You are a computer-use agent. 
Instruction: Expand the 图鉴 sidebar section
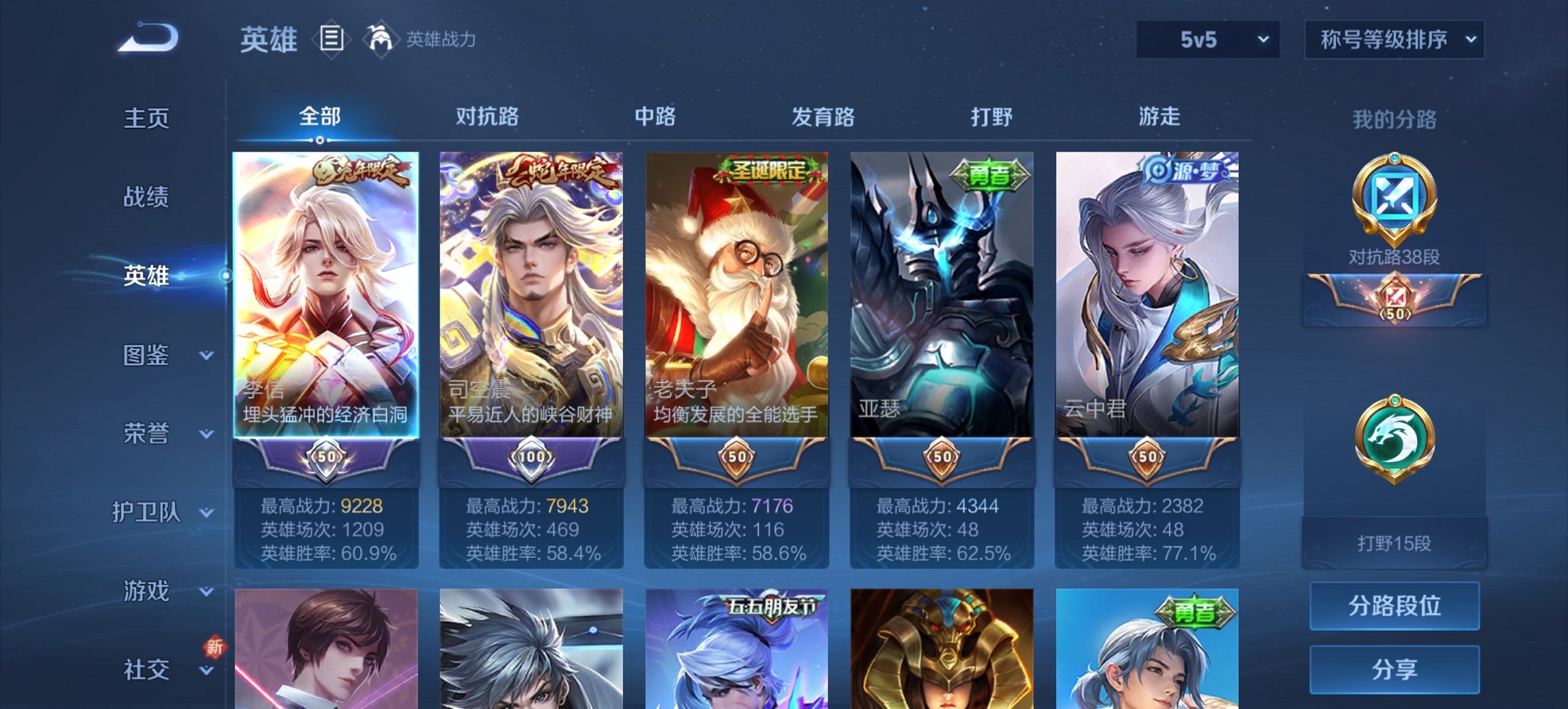[x=152, y=356]
